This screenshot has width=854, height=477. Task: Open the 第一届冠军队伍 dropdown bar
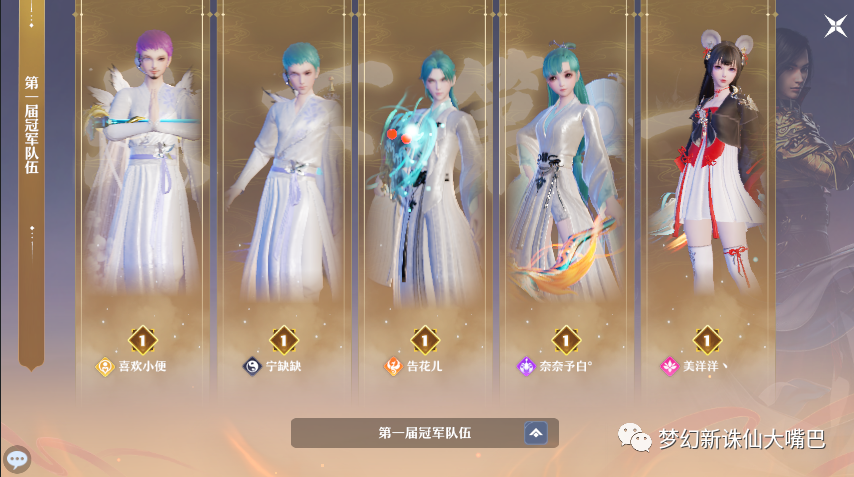[x=424, y=433]
